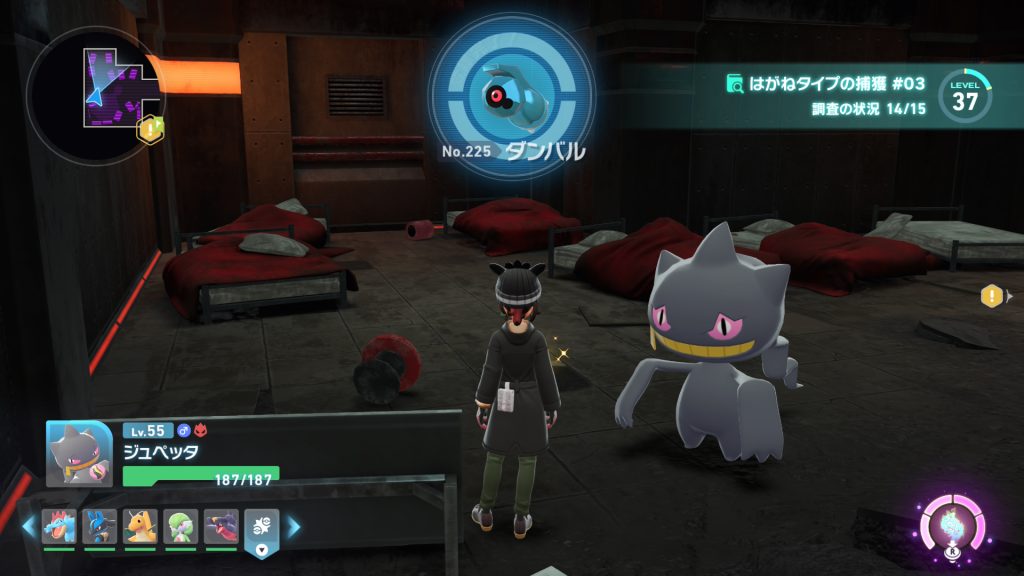Click the right arrow of the party bar
The image size is (1024, 576).
tap(293, 527)
